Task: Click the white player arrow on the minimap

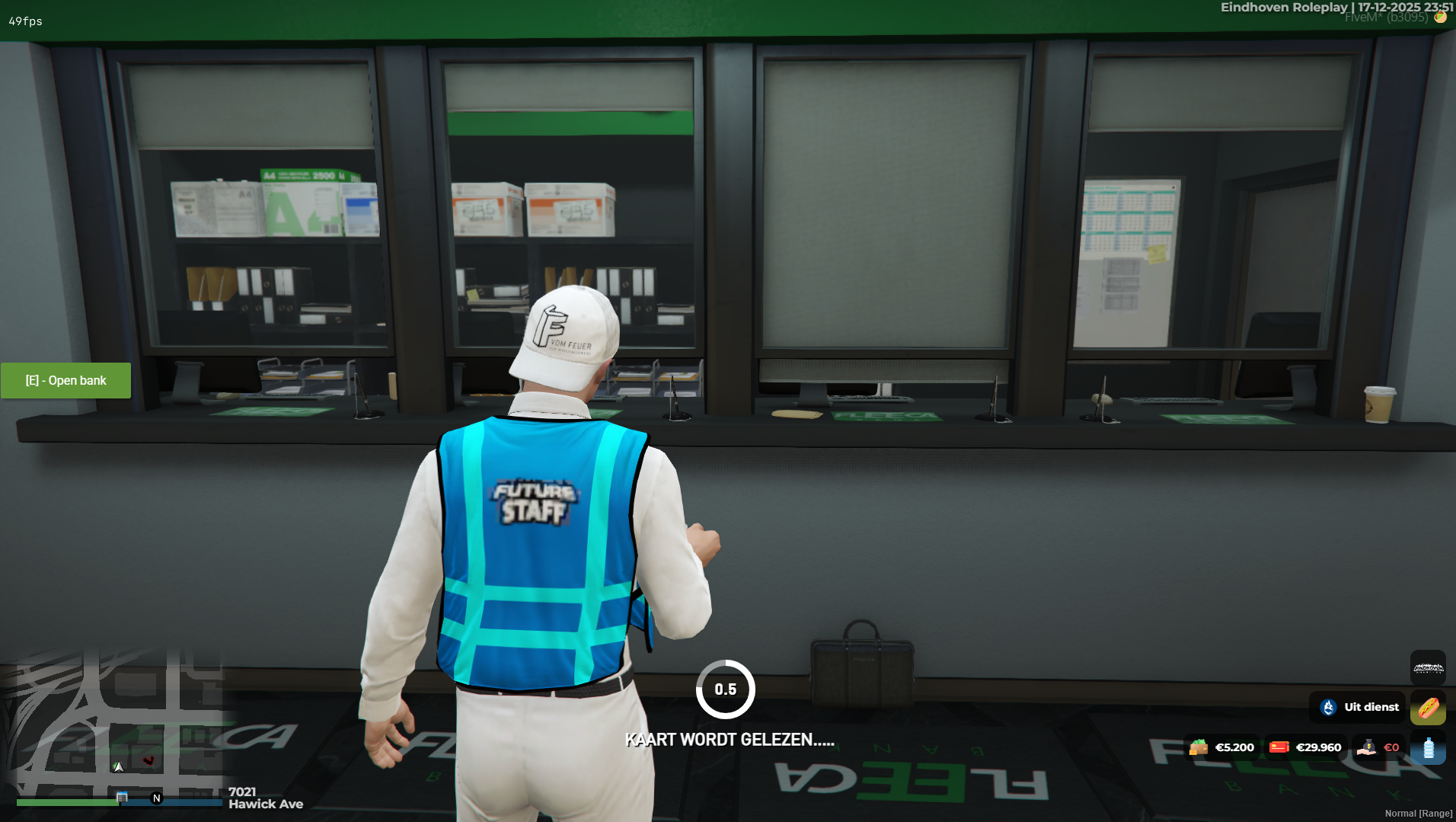Action: (x=119, y=767)
